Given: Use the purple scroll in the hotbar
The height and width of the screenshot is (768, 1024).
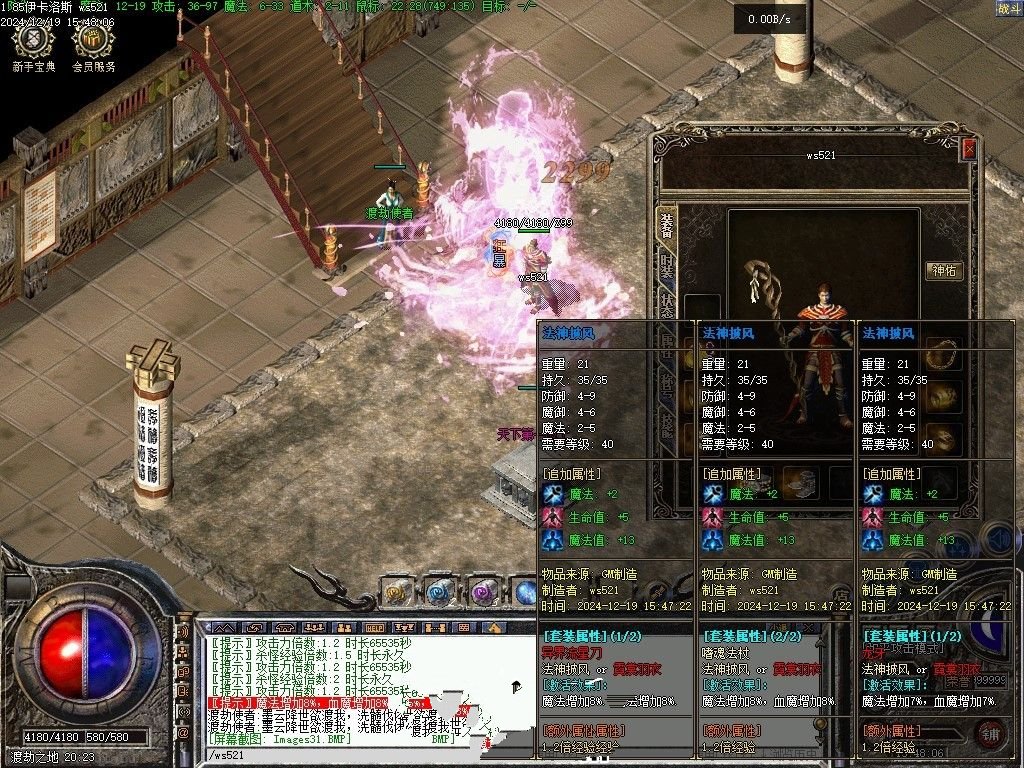Looking at the screenshot, I should click(484, 592).
